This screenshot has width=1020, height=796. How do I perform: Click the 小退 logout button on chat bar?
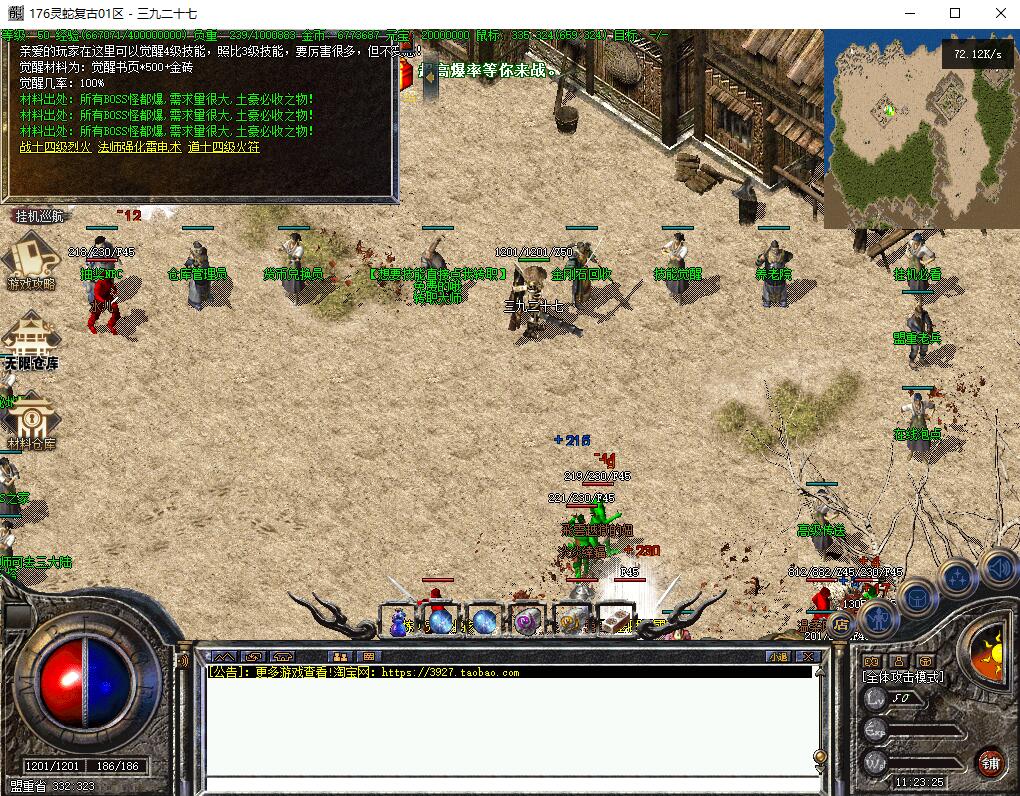[x=779, y=656]
